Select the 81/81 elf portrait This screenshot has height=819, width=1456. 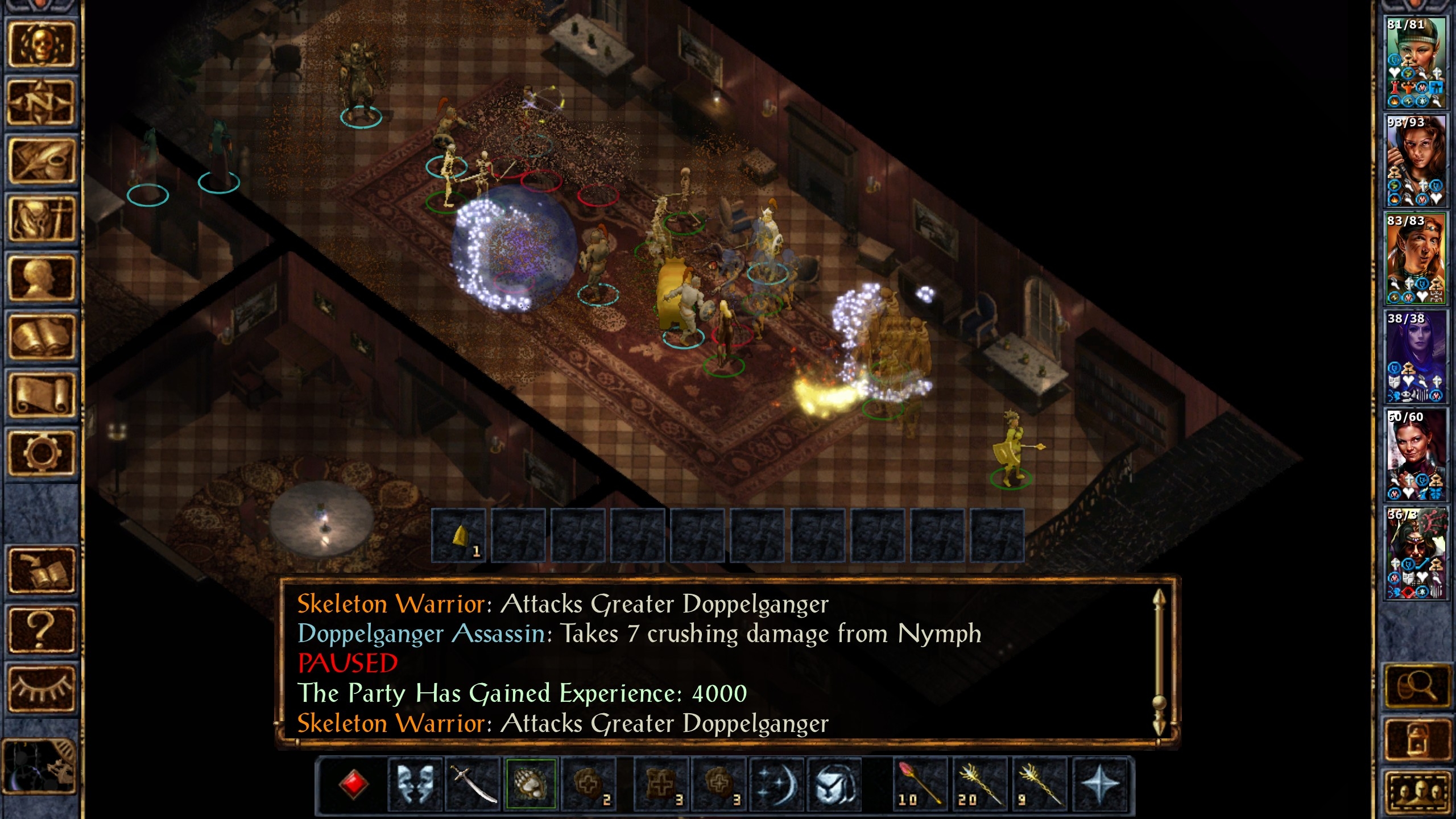coord(1414,63)
